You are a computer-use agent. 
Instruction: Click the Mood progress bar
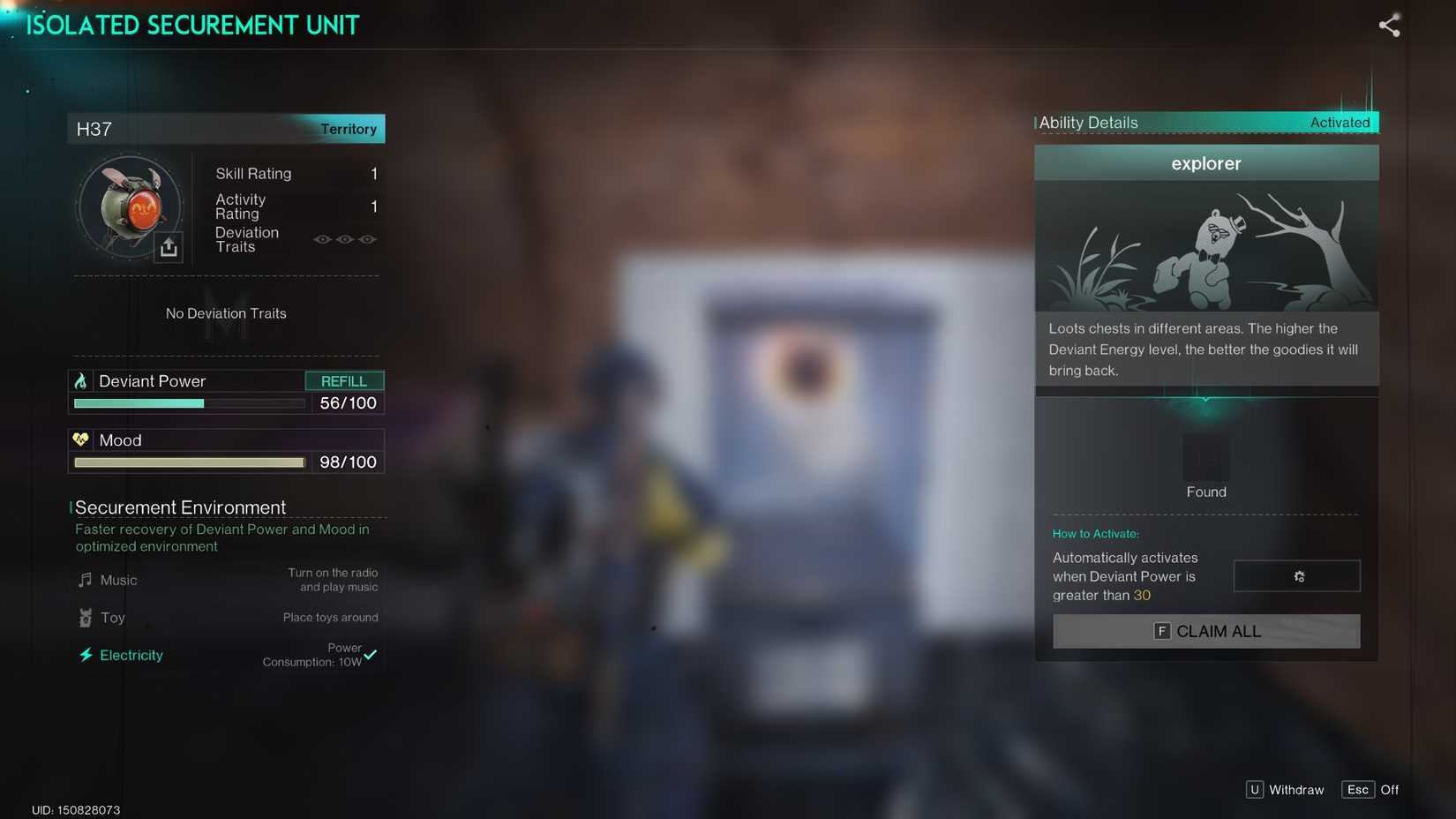[190, 462]
